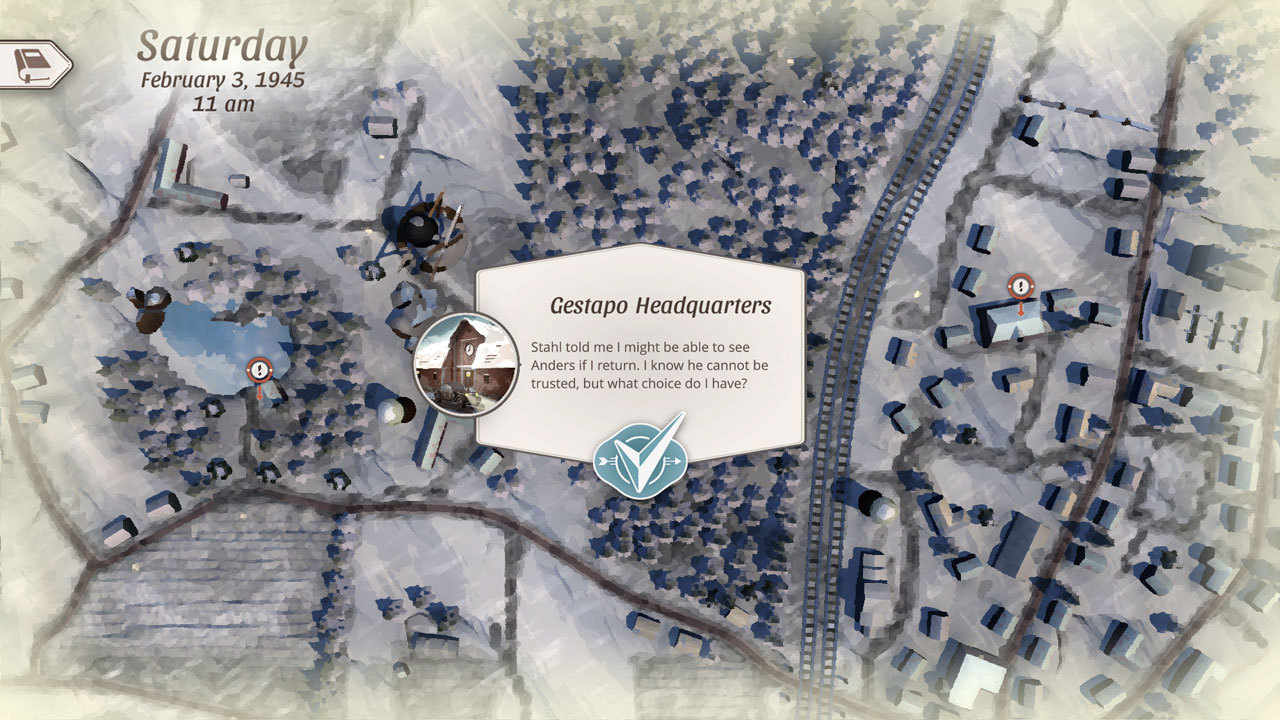Choose the map marker beside the frozen pond

pyautogui.click(x=259, y=372)
